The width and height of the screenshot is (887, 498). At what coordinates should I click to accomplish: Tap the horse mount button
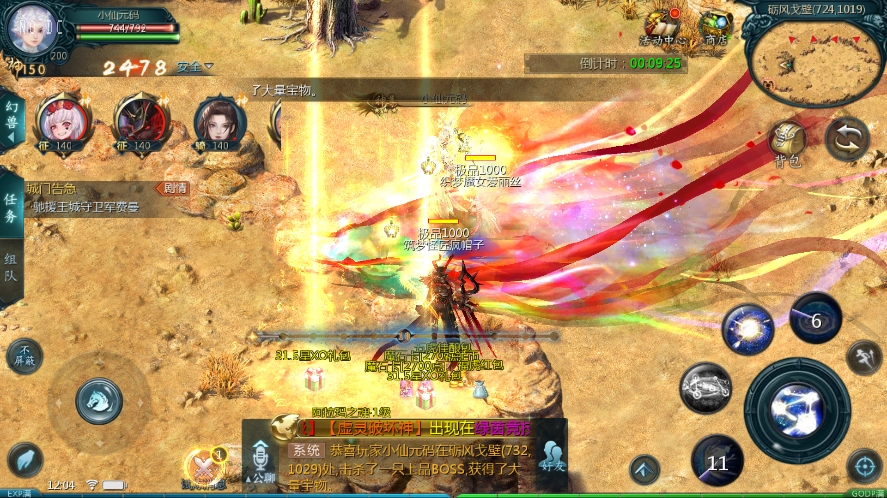[99, 400]
